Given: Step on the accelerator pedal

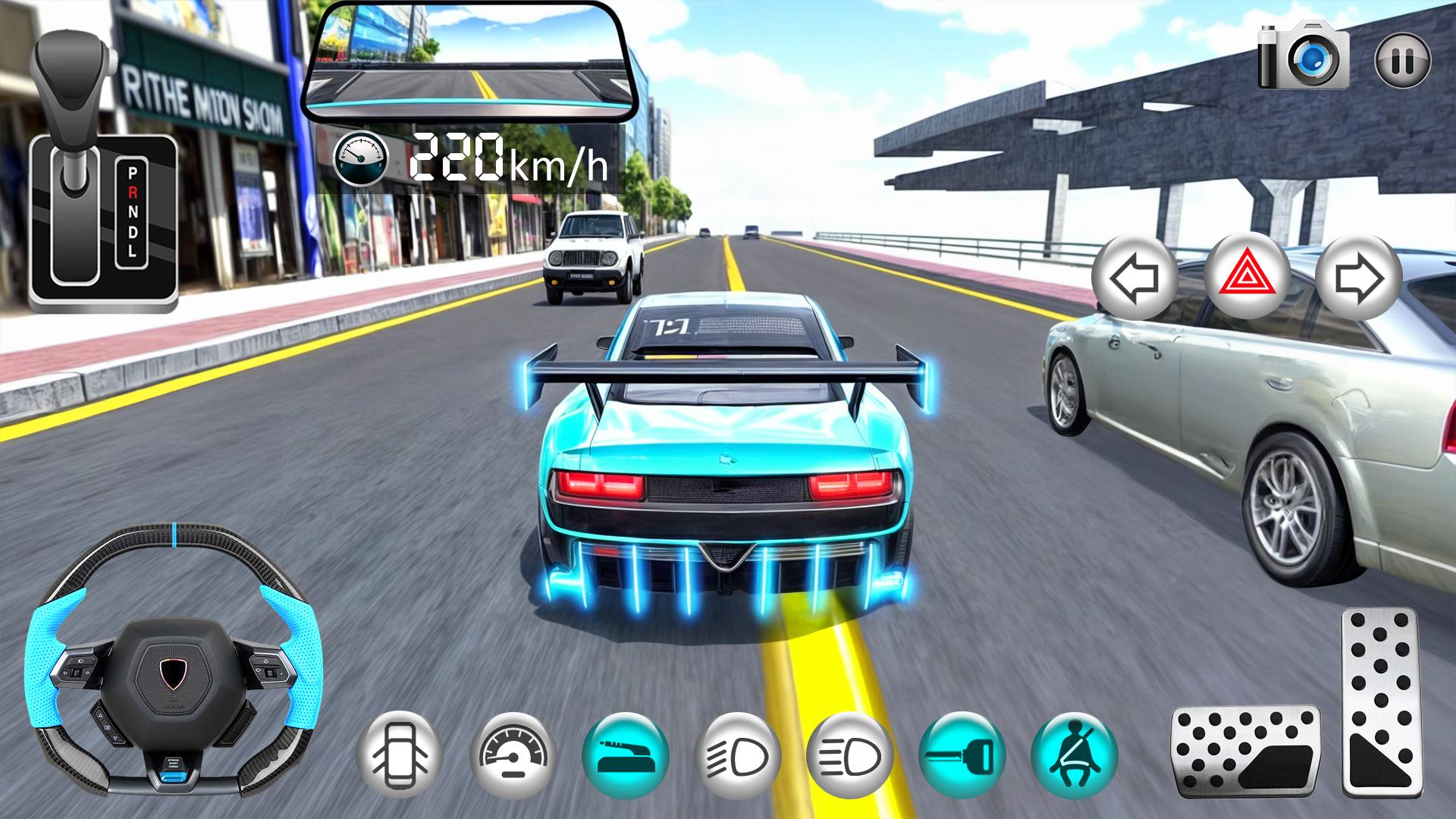Looking at the screenshot, I should tap(1379, 701).
